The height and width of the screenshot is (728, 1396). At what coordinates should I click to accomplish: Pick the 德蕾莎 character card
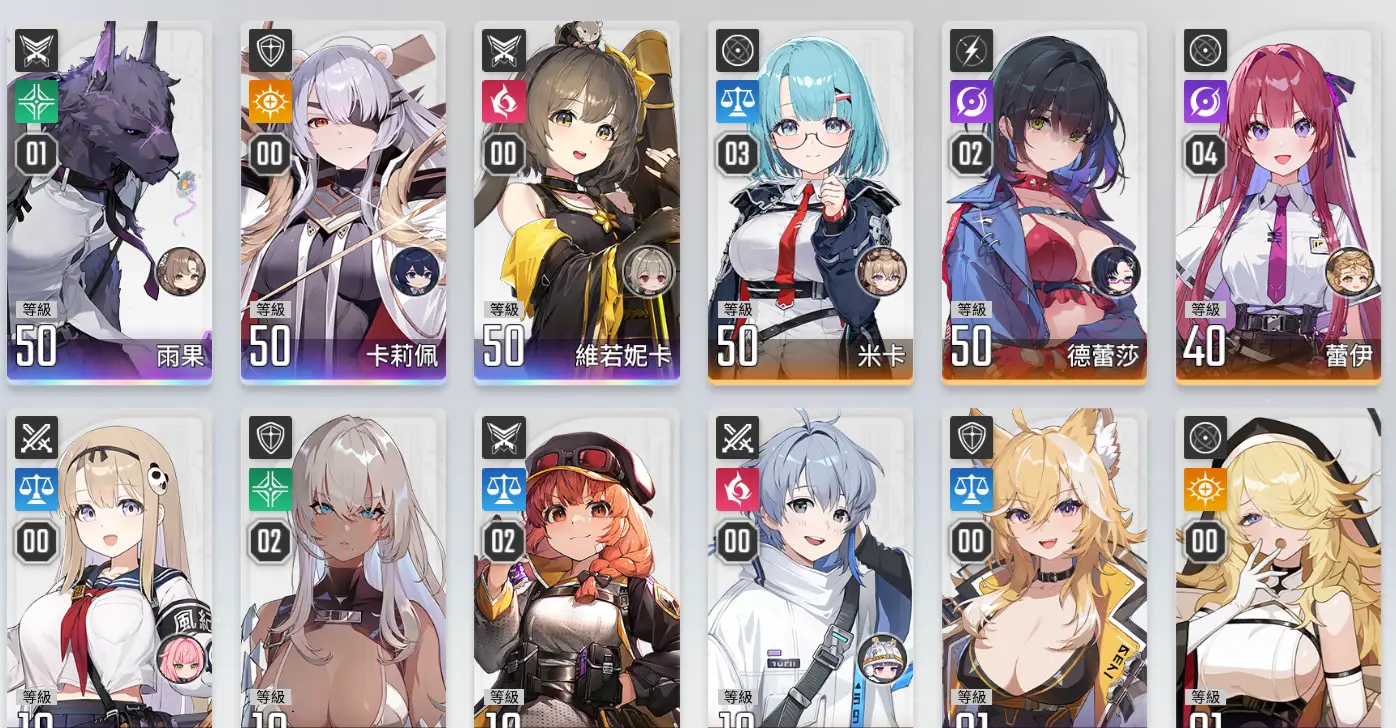[1044, 202]
